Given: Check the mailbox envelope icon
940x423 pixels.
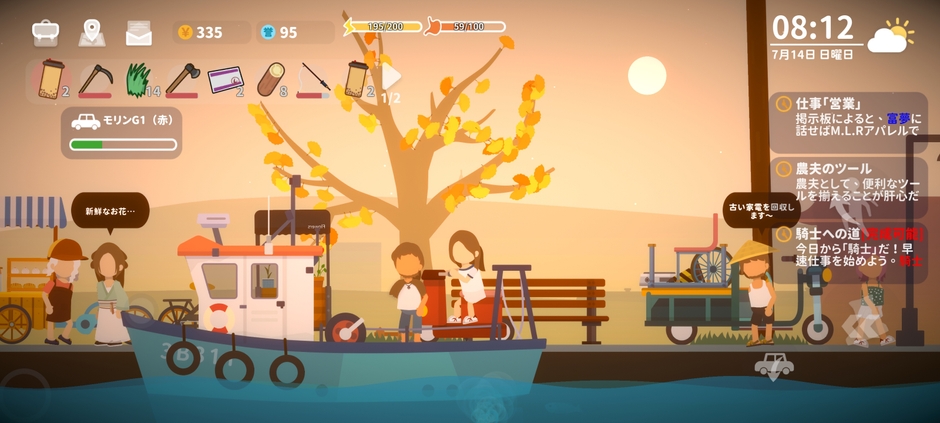Looking at the screenshot, I should point(139,33).
